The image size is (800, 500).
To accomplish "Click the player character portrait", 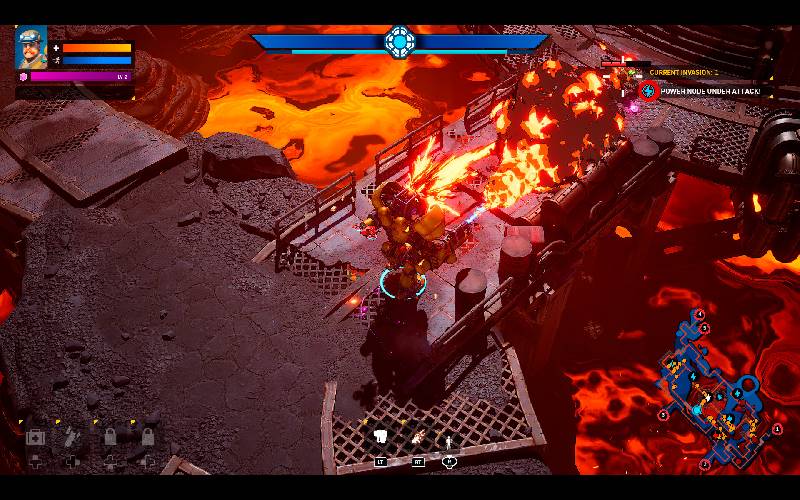I will 31,48.
